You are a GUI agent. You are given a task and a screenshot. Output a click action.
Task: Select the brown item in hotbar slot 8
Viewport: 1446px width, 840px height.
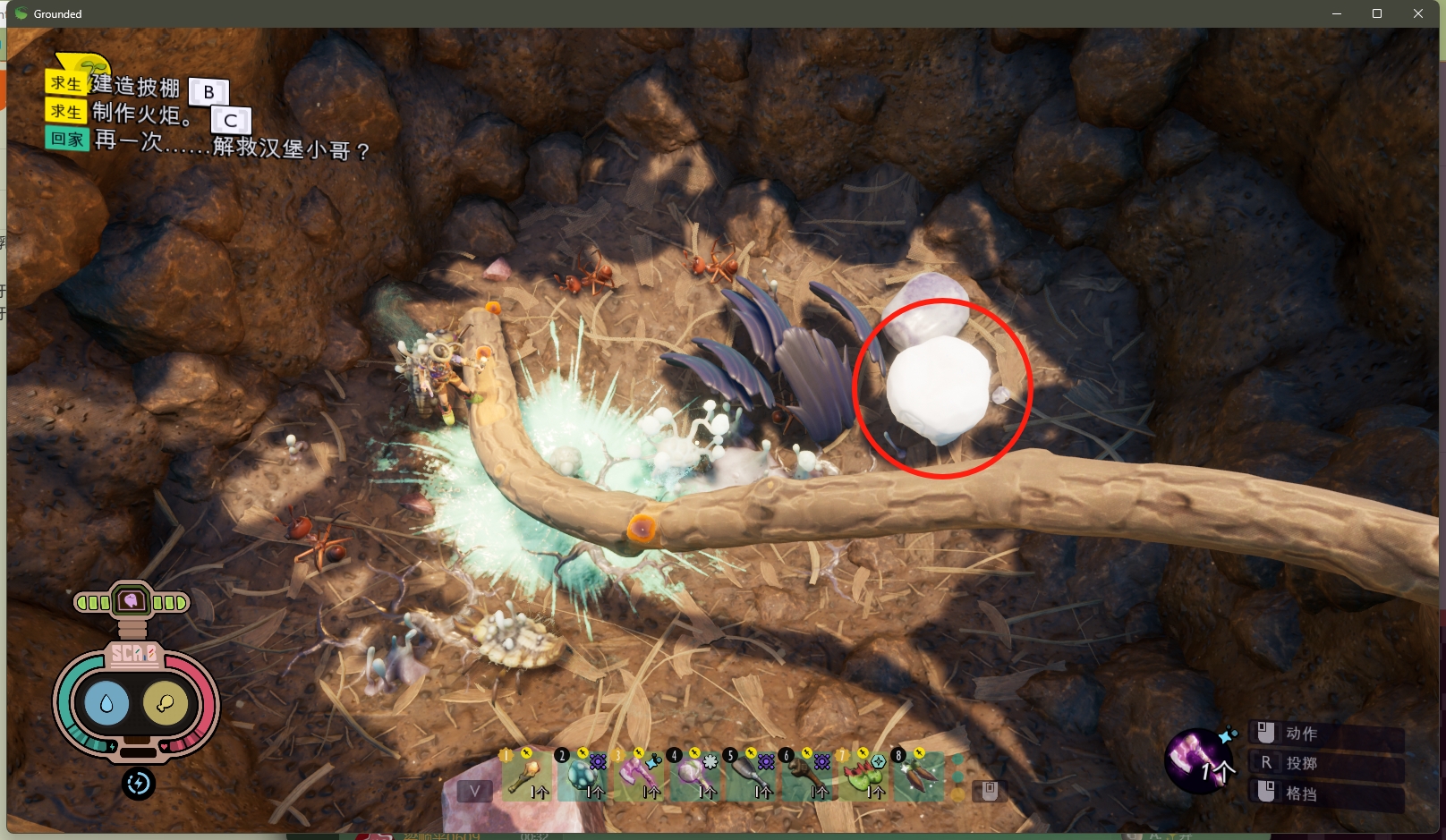pyautogui.click(x=919, y=775)
